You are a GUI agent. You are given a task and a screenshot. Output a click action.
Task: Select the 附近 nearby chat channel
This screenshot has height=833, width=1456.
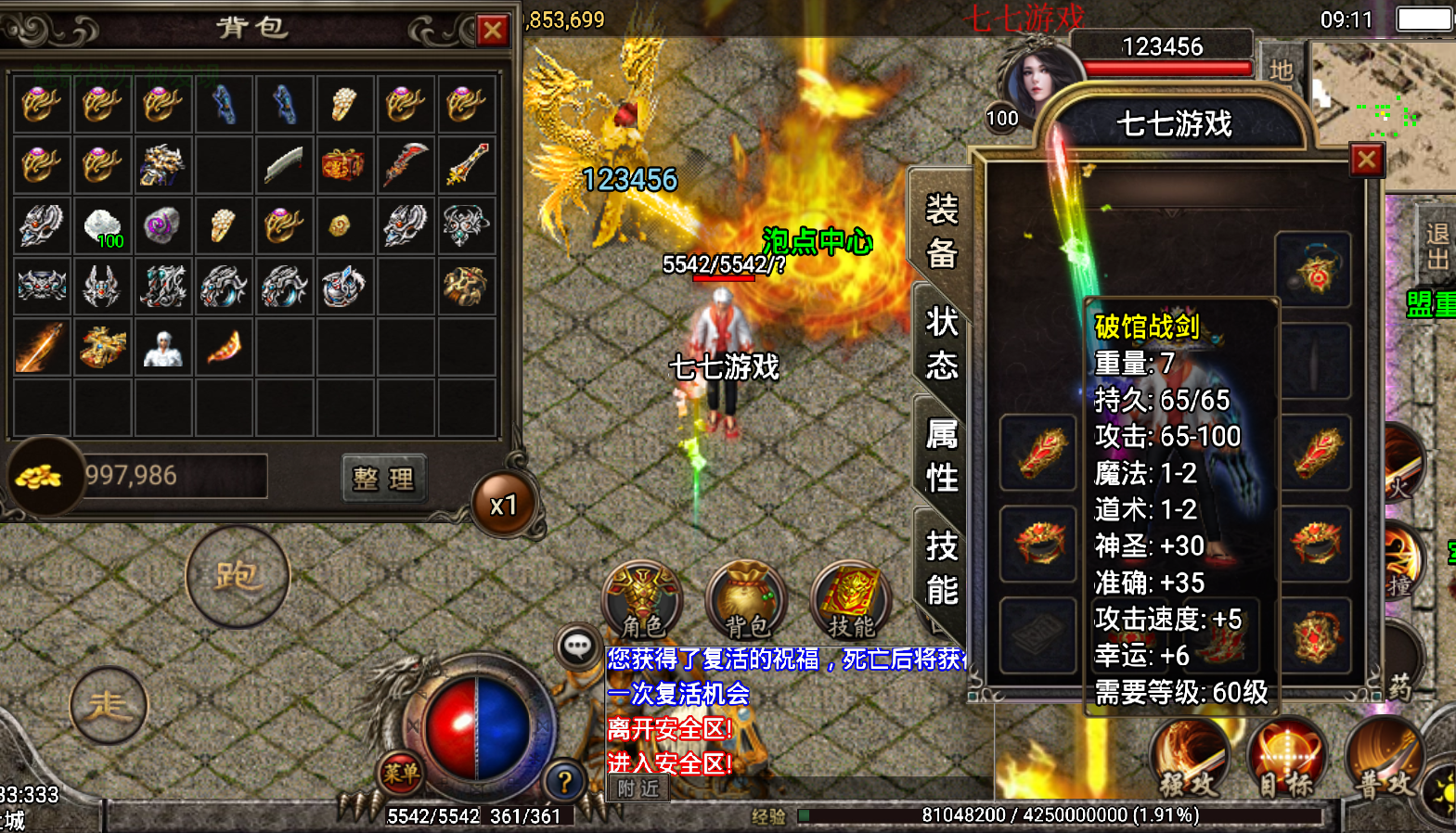coord(638,788)
